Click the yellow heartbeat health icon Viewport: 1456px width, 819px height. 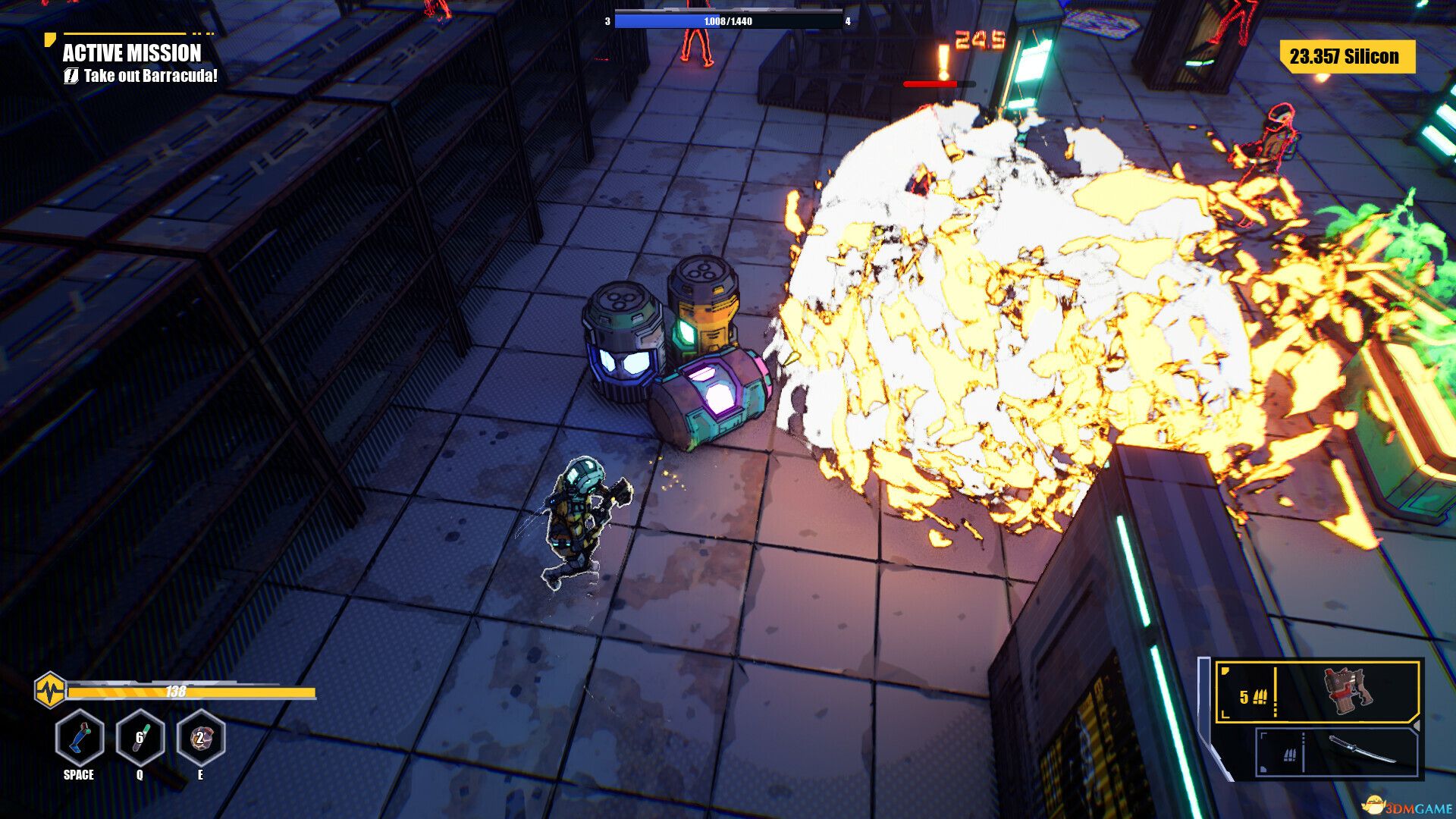click(x=50, y=691)
